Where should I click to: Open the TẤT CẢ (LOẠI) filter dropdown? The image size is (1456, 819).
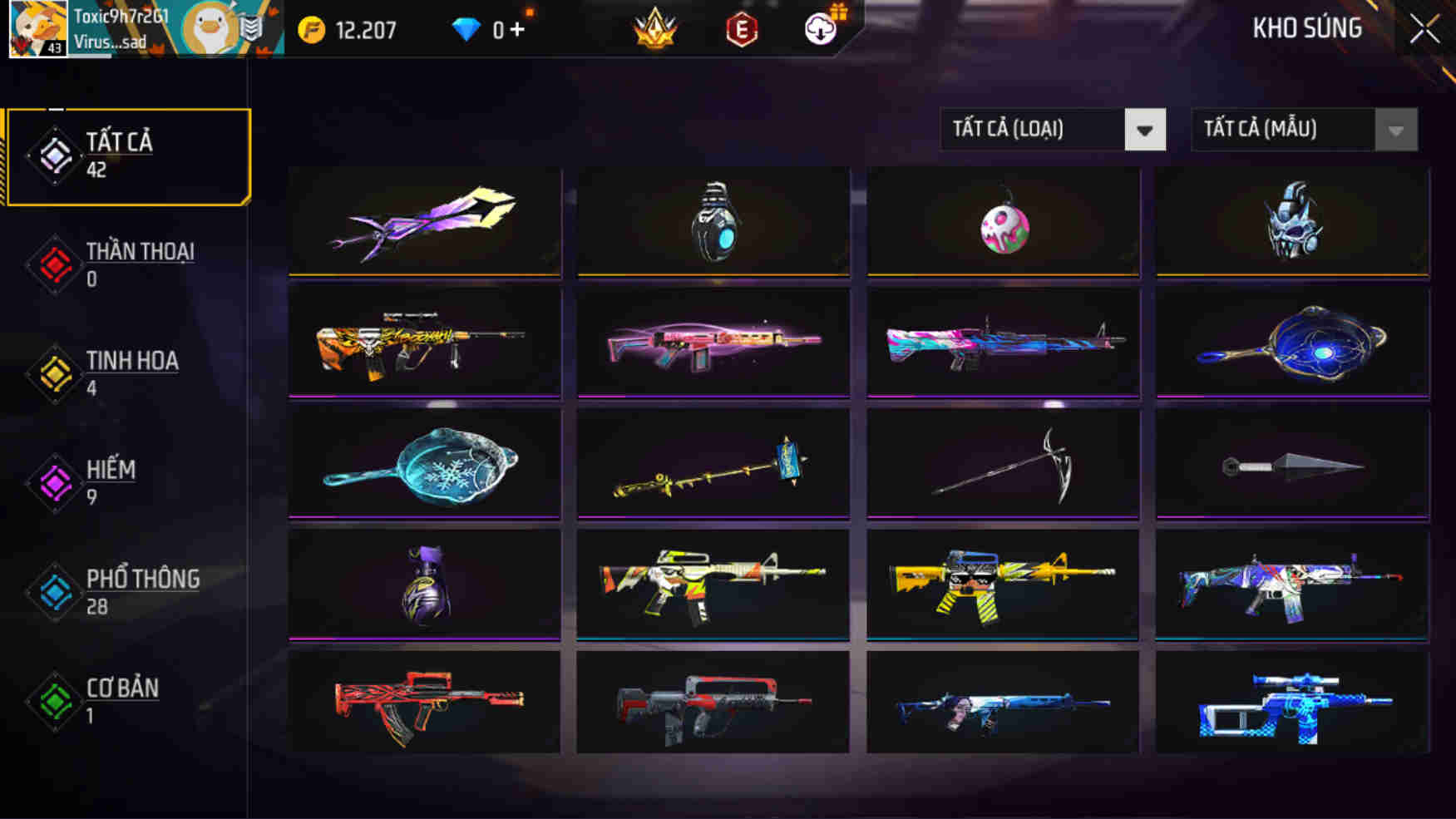[1051, 130]
